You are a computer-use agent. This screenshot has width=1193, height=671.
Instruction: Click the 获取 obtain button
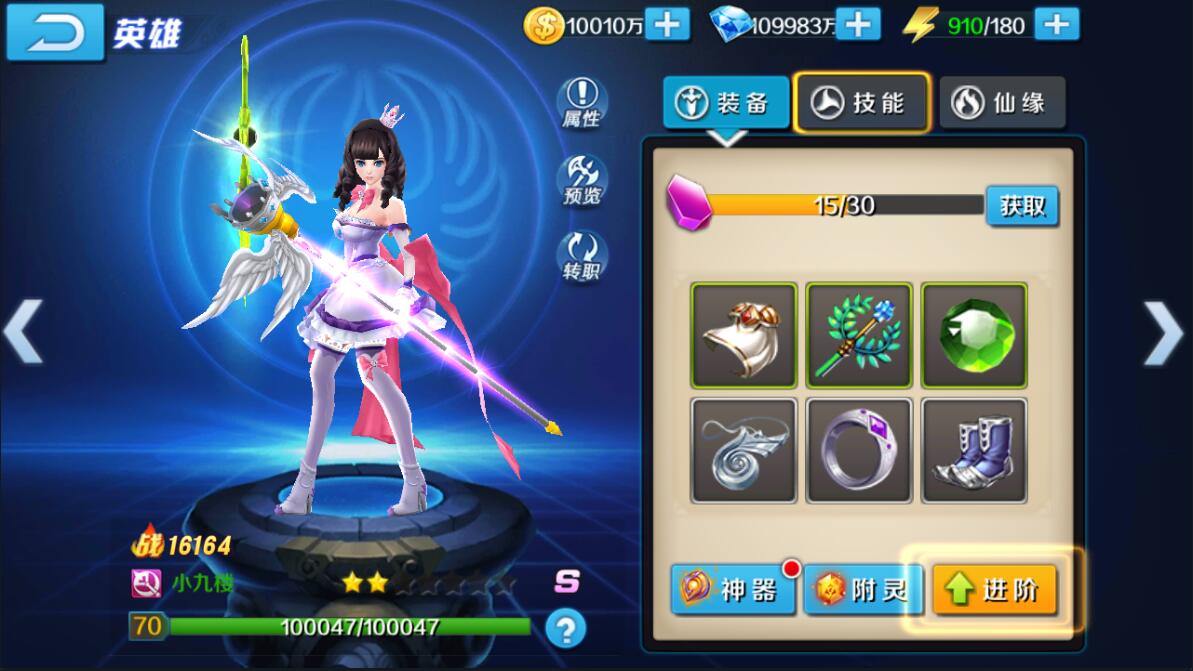click(x=1022, y=206)
